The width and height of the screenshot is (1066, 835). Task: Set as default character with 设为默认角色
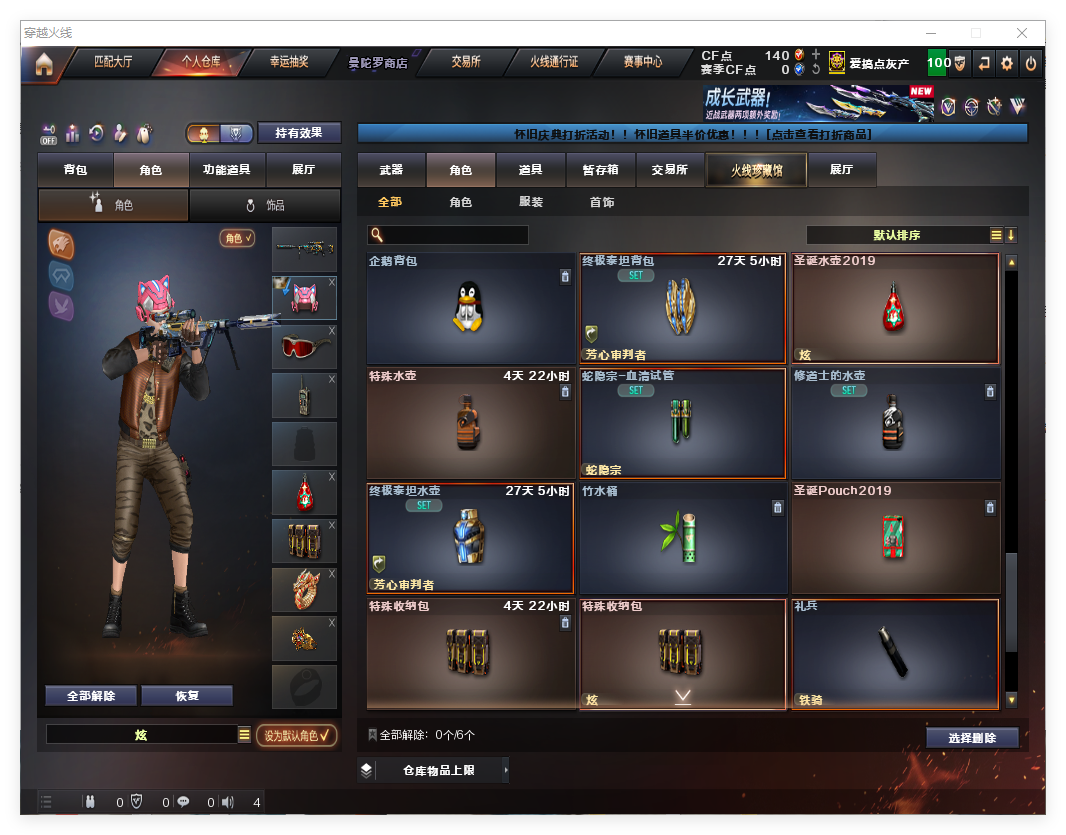[x=296, y=735]
